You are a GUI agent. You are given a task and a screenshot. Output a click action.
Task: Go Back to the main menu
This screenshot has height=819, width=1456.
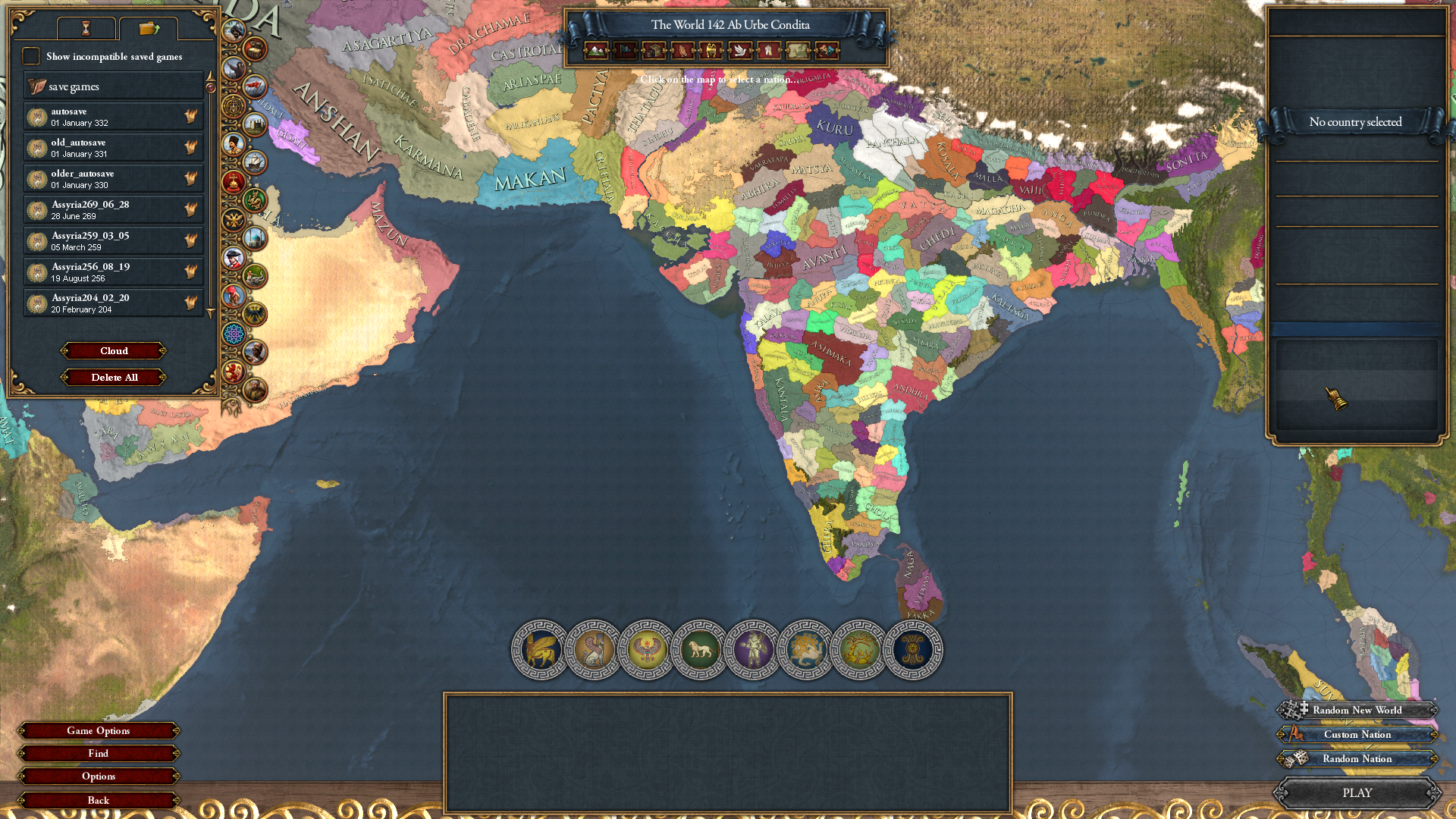click(99, 800)
